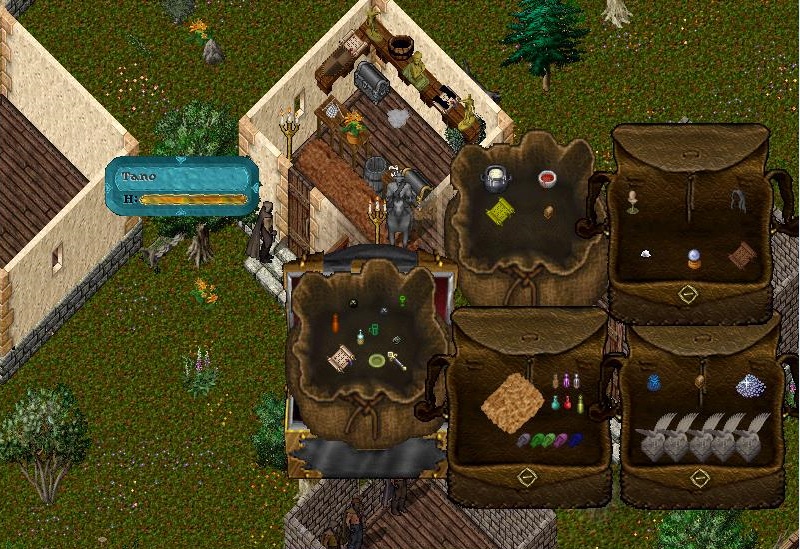Select the grey cloak item in the backpack
The width and height of the screenshot is (800, 549).
(738, 199)
